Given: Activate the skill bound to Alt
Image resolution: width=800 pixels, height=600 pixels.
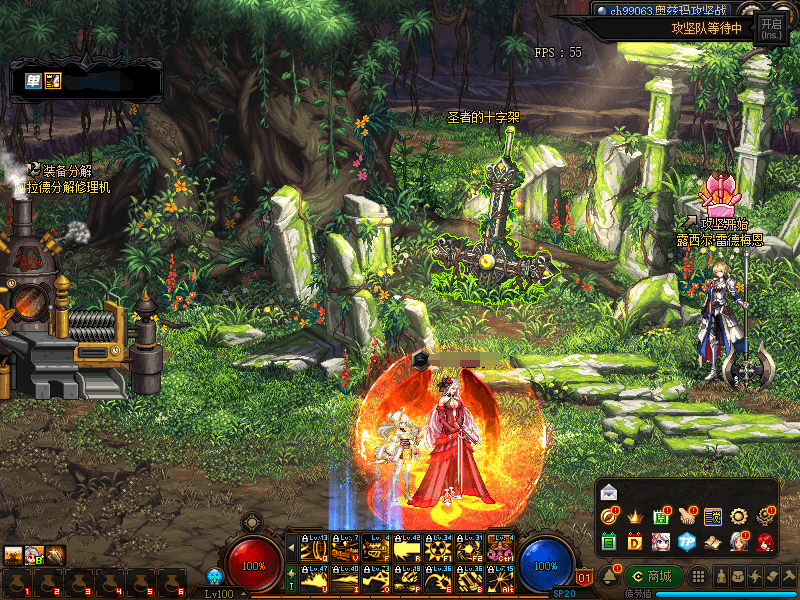Looking at the screenshot, I should coord(499,577).
